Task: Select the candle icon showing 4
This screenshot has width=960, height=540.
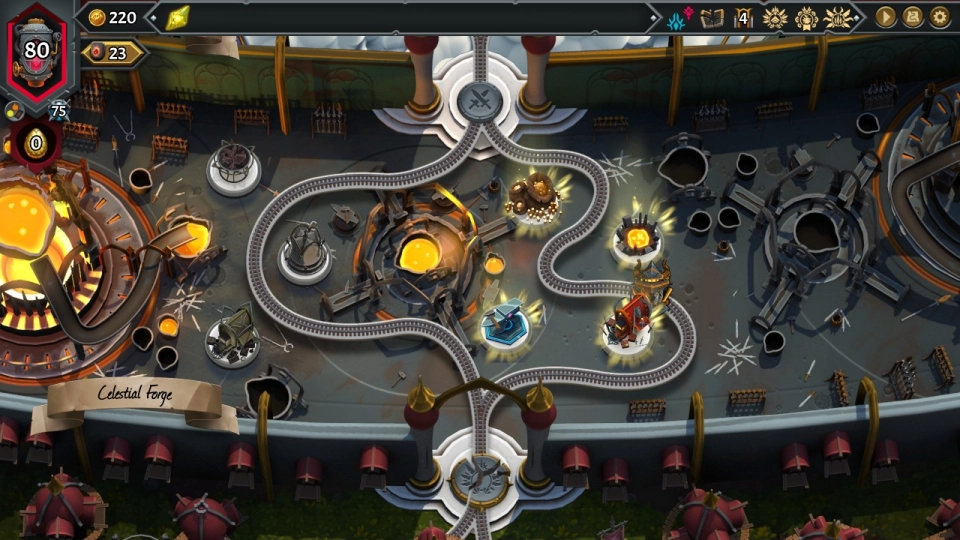Action: tap(743, 18)
